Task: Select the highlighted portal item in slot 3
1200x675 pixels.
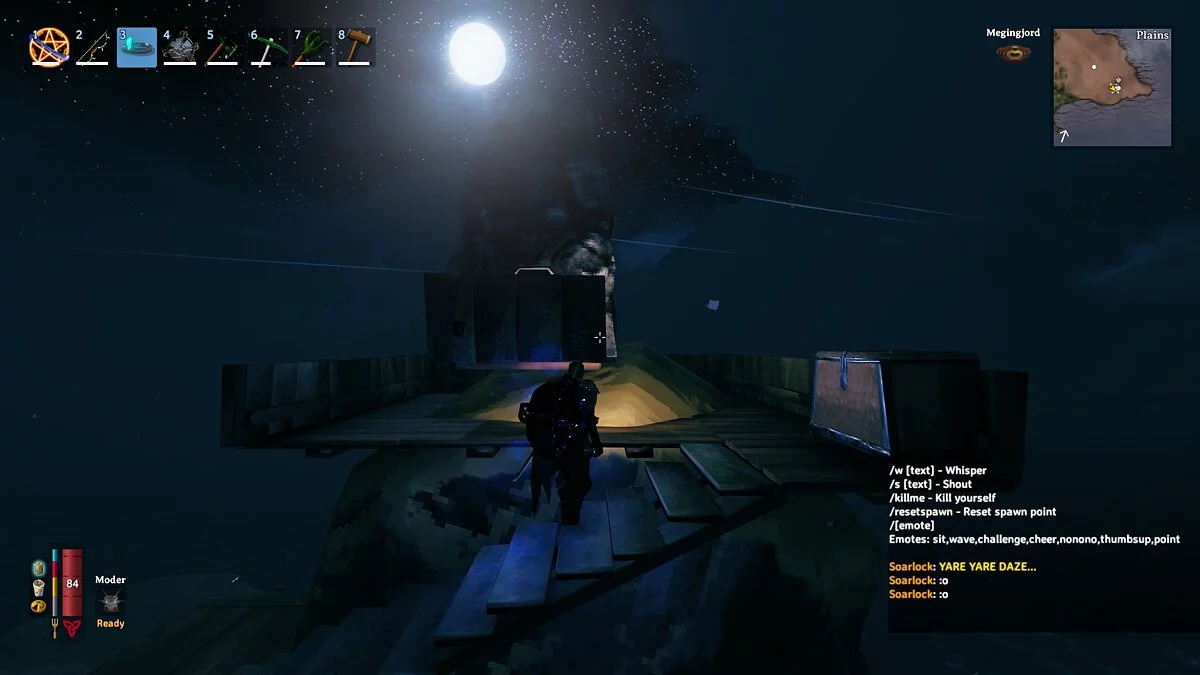Action: click(x=137, y=47)
